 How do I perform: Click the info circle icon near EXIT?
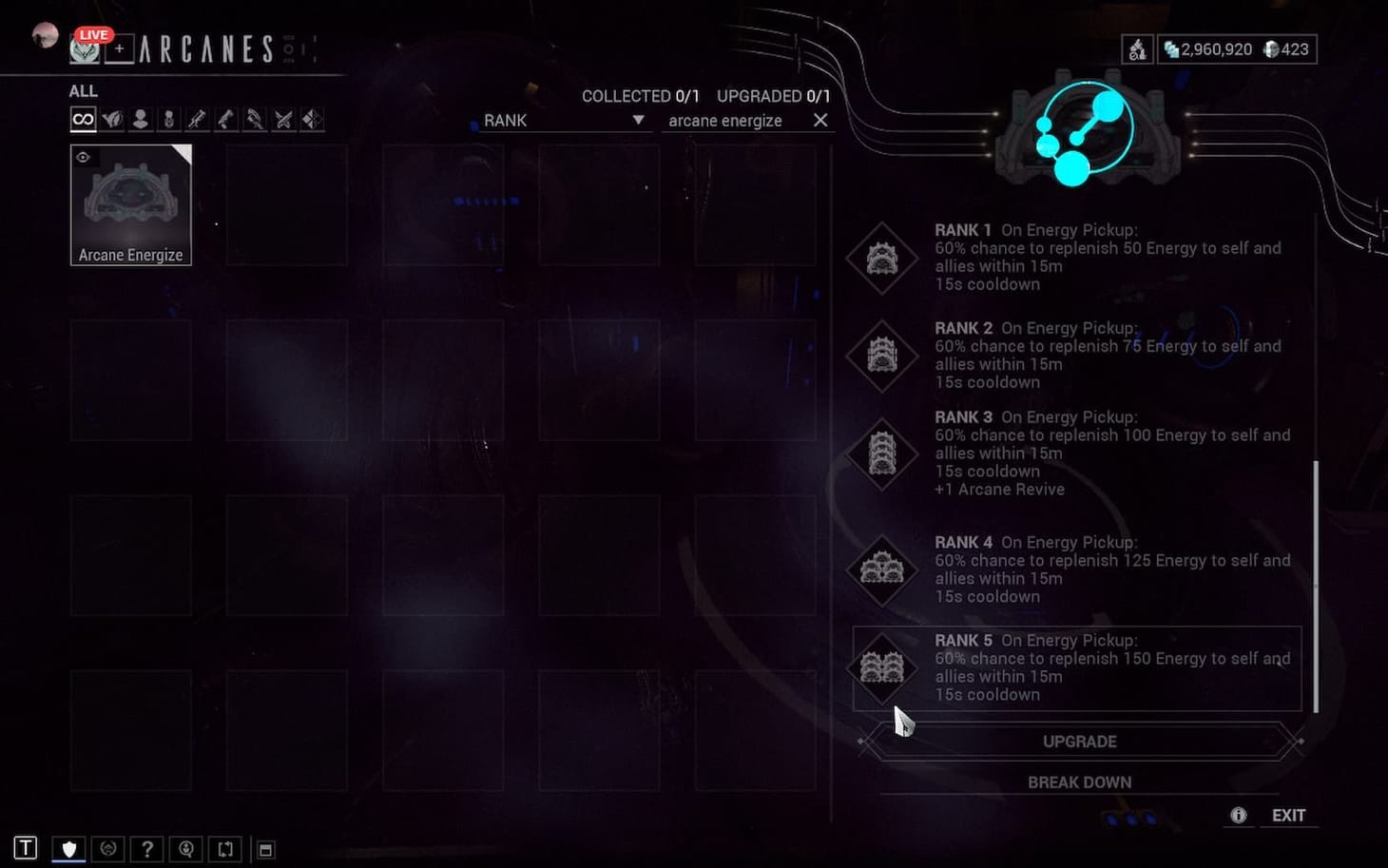[x=1239, y=815]
